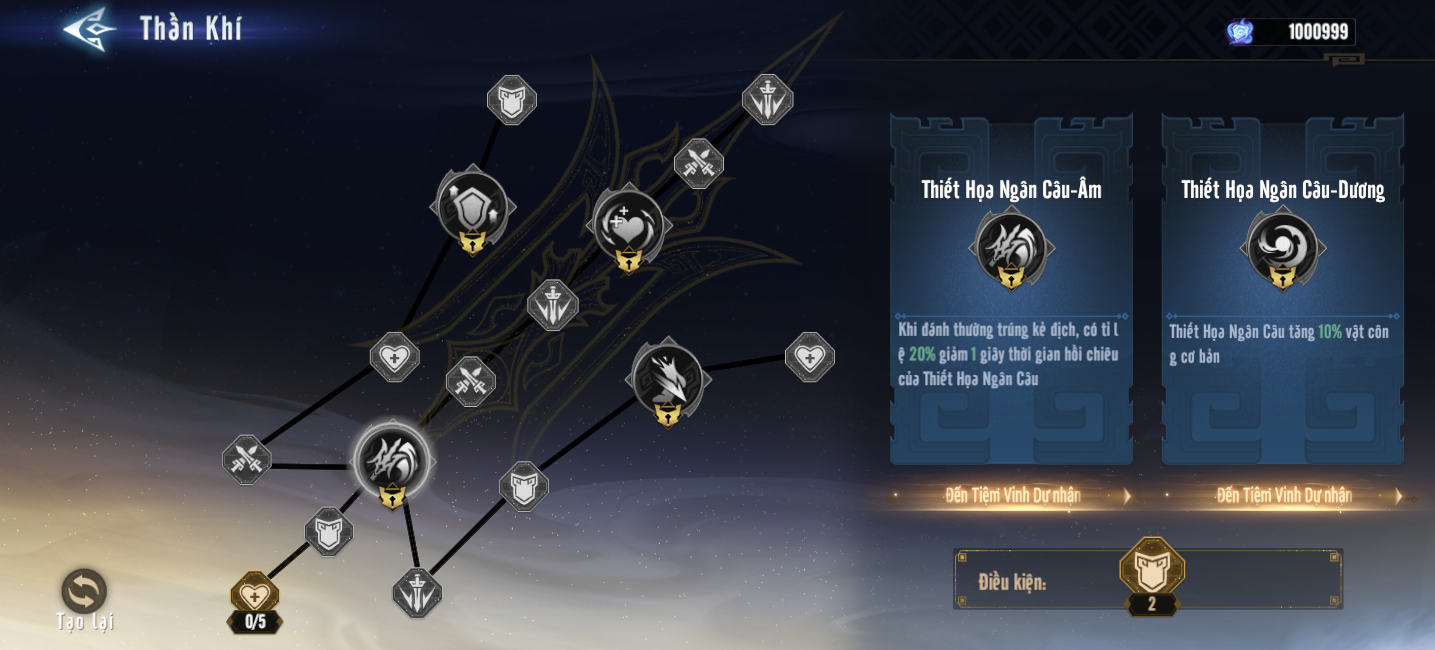
Task: Select the gold heart node showing 0/5
Action: [255, 596]
